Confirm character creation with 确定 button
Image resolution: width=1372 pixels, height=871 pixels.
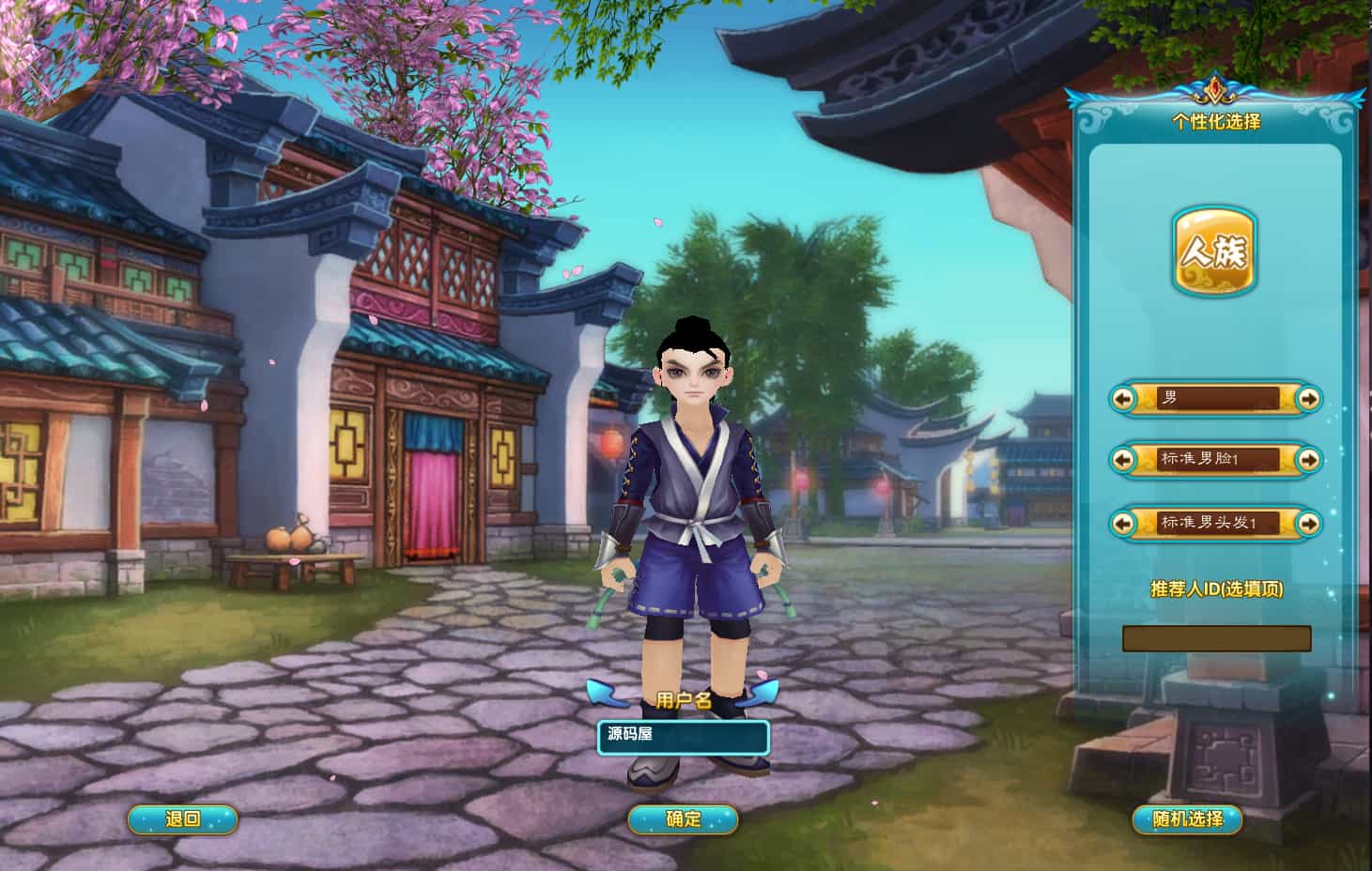click(x=685, y=818)
